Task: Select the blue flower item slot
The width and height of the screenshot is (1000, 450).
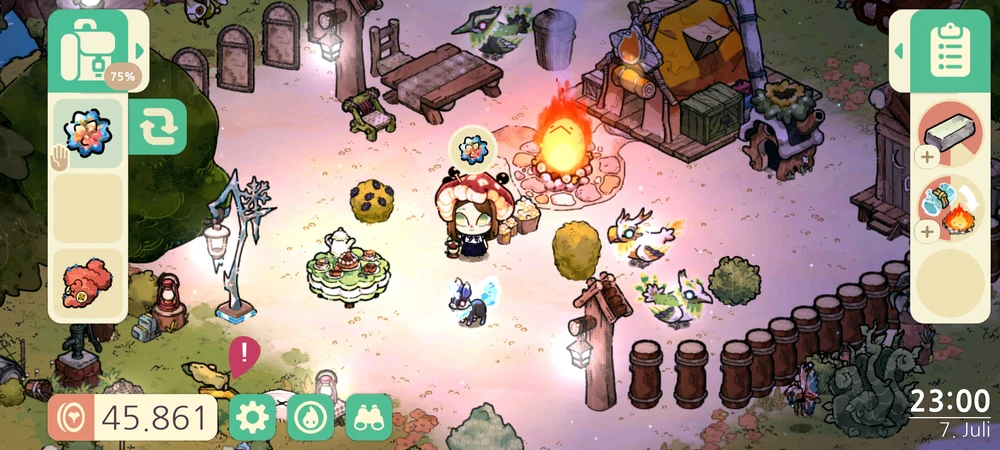Action: coord(87,133)
